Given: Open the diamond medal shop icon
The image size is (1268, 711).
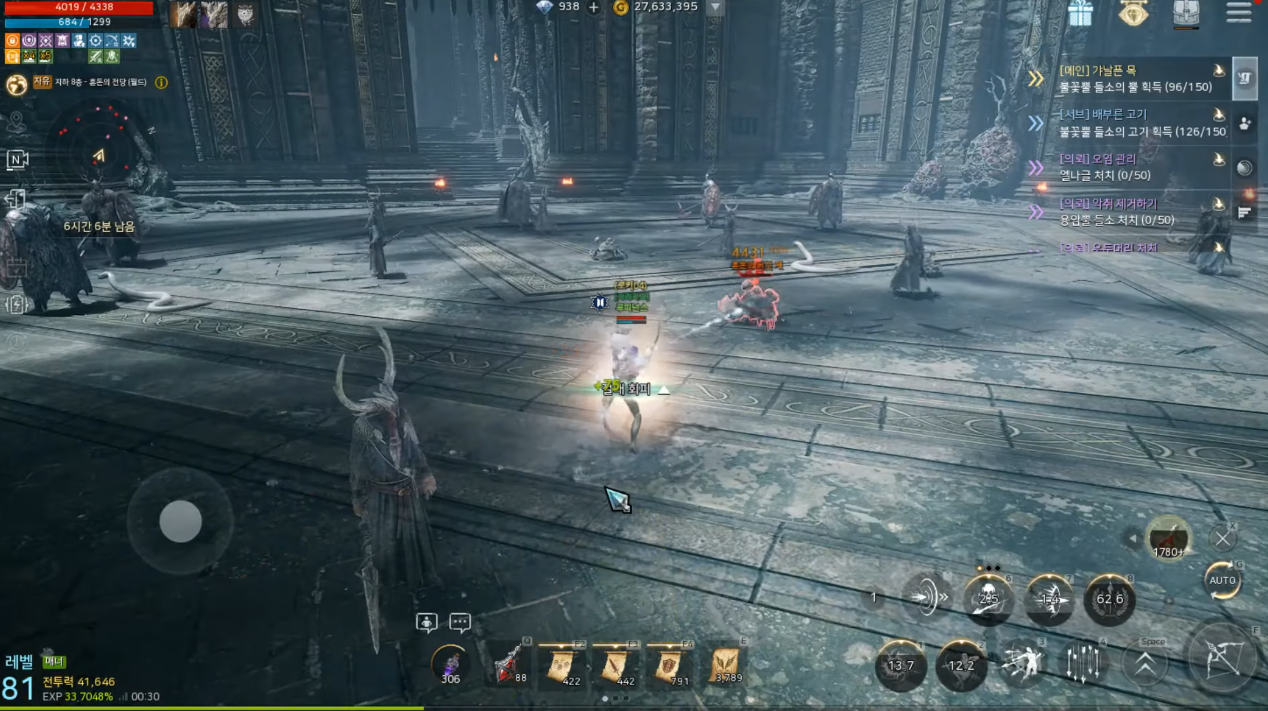Looking at the screenshot, I should tap(1133, 13).
